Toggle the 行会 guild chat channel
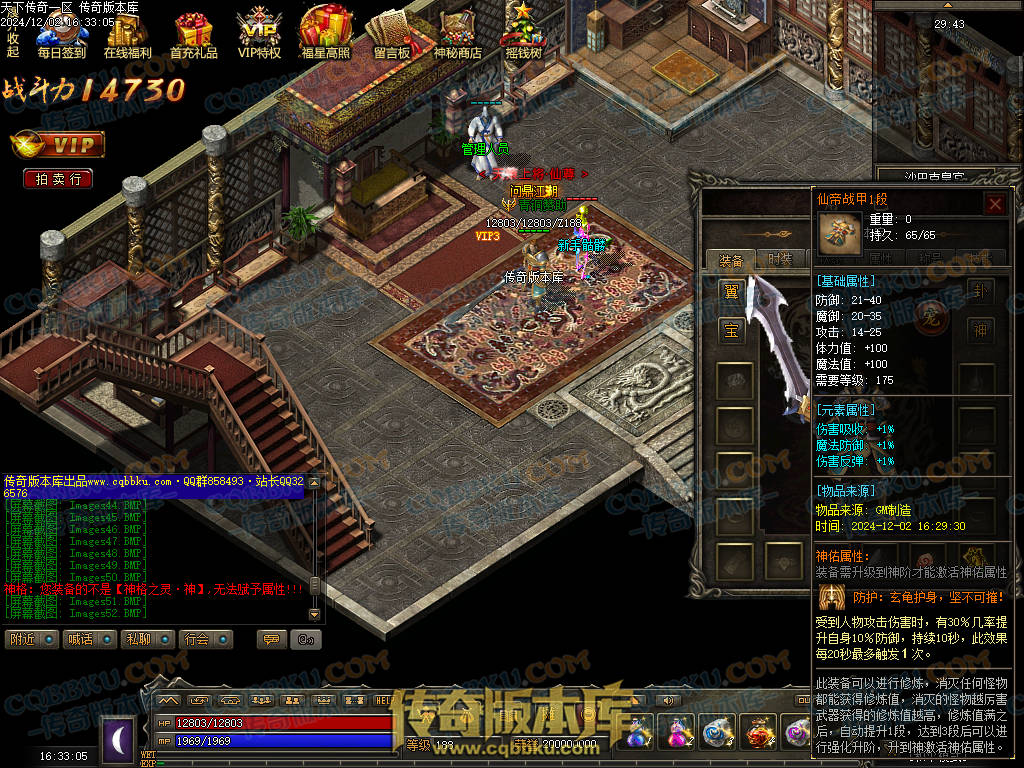1024x768 pixels. (208, 639)
